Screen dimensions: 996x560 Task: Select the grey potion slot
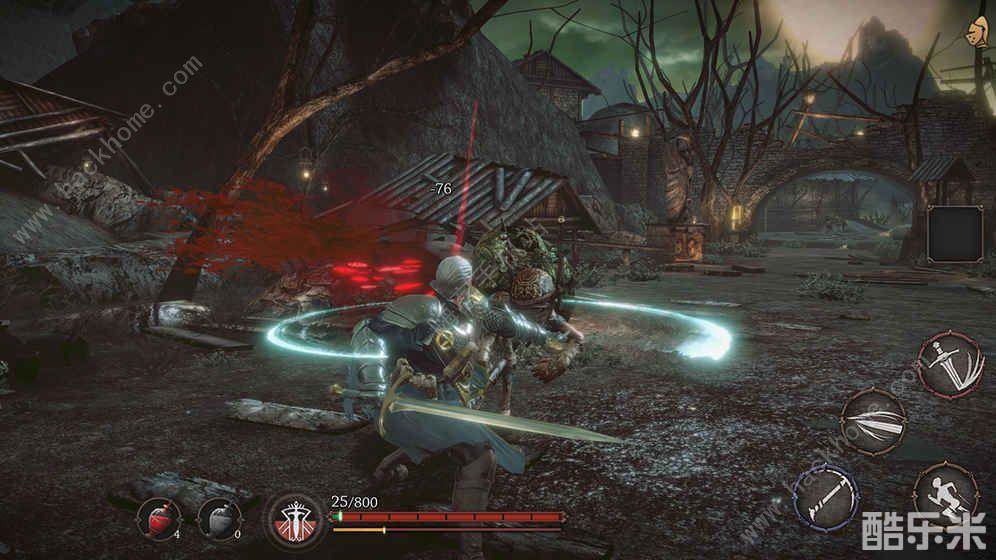point(219,518)
